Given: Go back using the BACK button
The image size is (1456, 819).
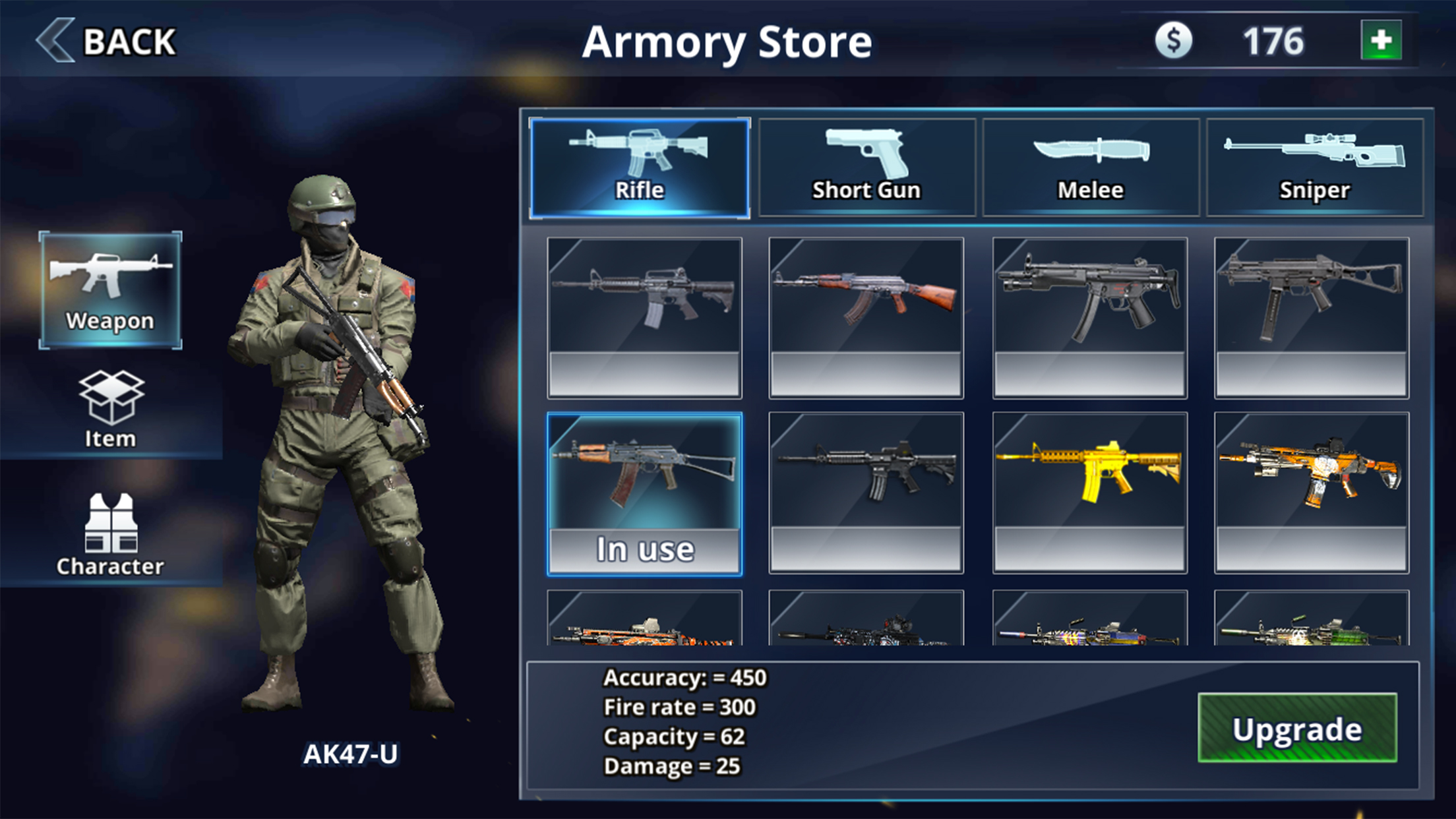Looking at the screenshot, I should click(x=107, y=41).
